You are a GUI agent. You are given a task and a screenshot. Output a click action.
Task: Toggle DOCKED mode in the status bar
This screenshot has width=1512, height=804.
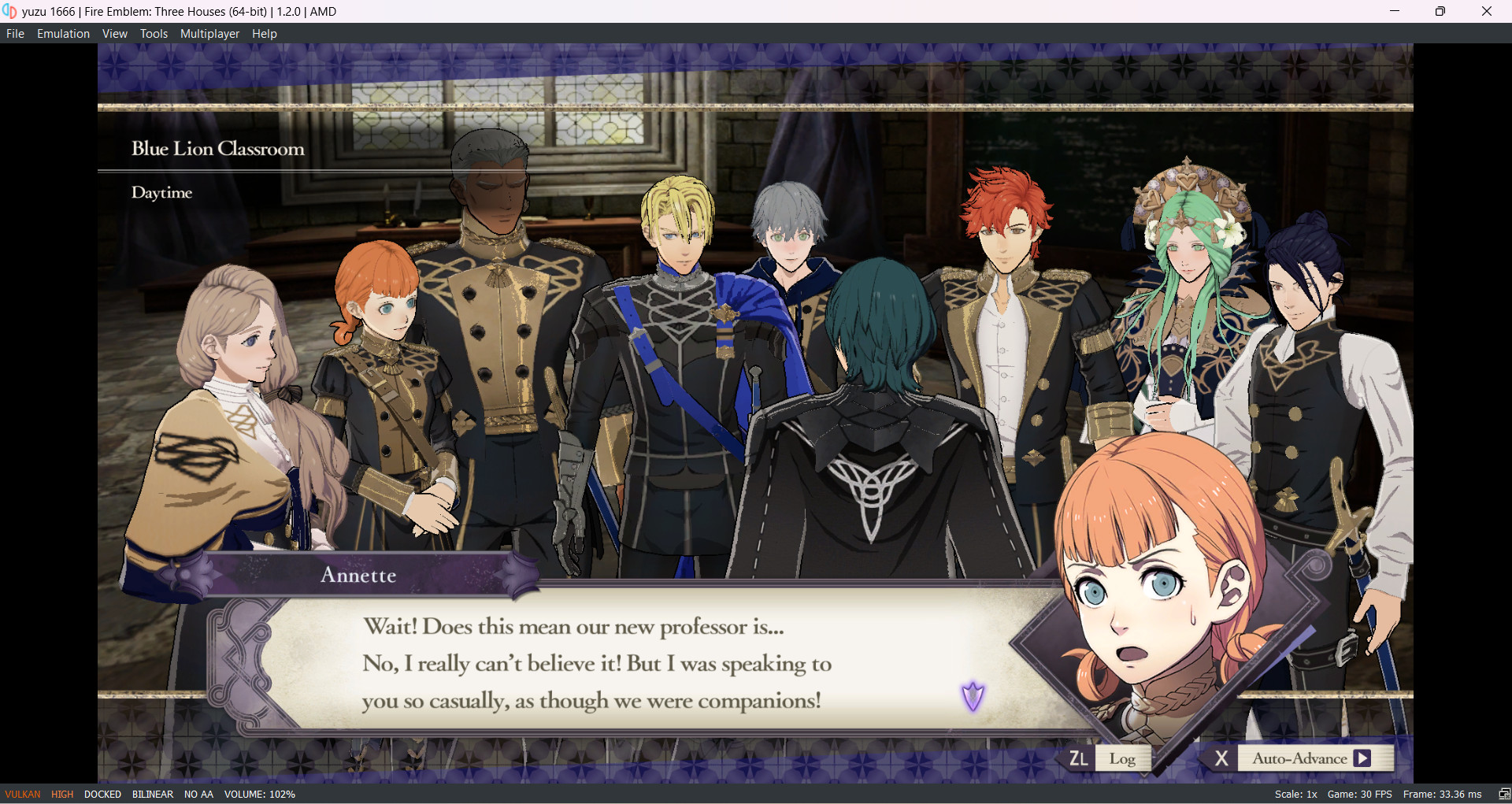tap(102, 794)
